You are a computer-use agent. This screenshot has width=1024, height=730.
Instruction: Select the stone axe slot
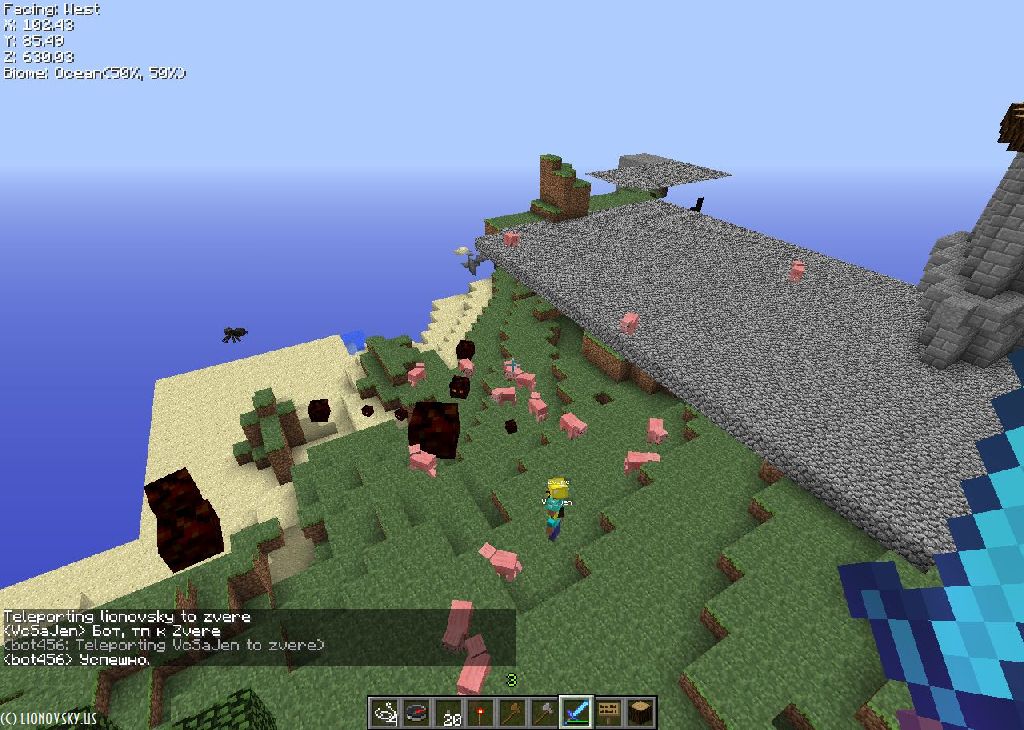pos(544,712)
